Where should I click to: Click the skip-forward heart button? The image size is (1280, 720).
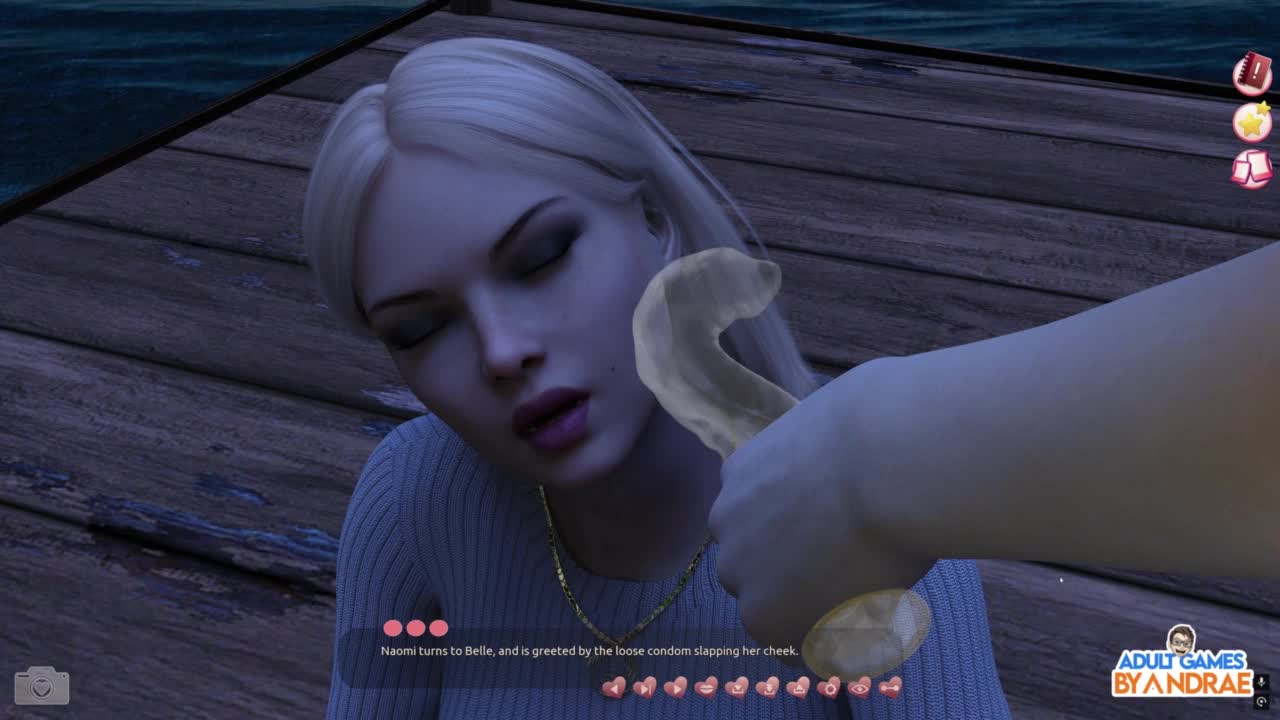click(x=645, y=687)
